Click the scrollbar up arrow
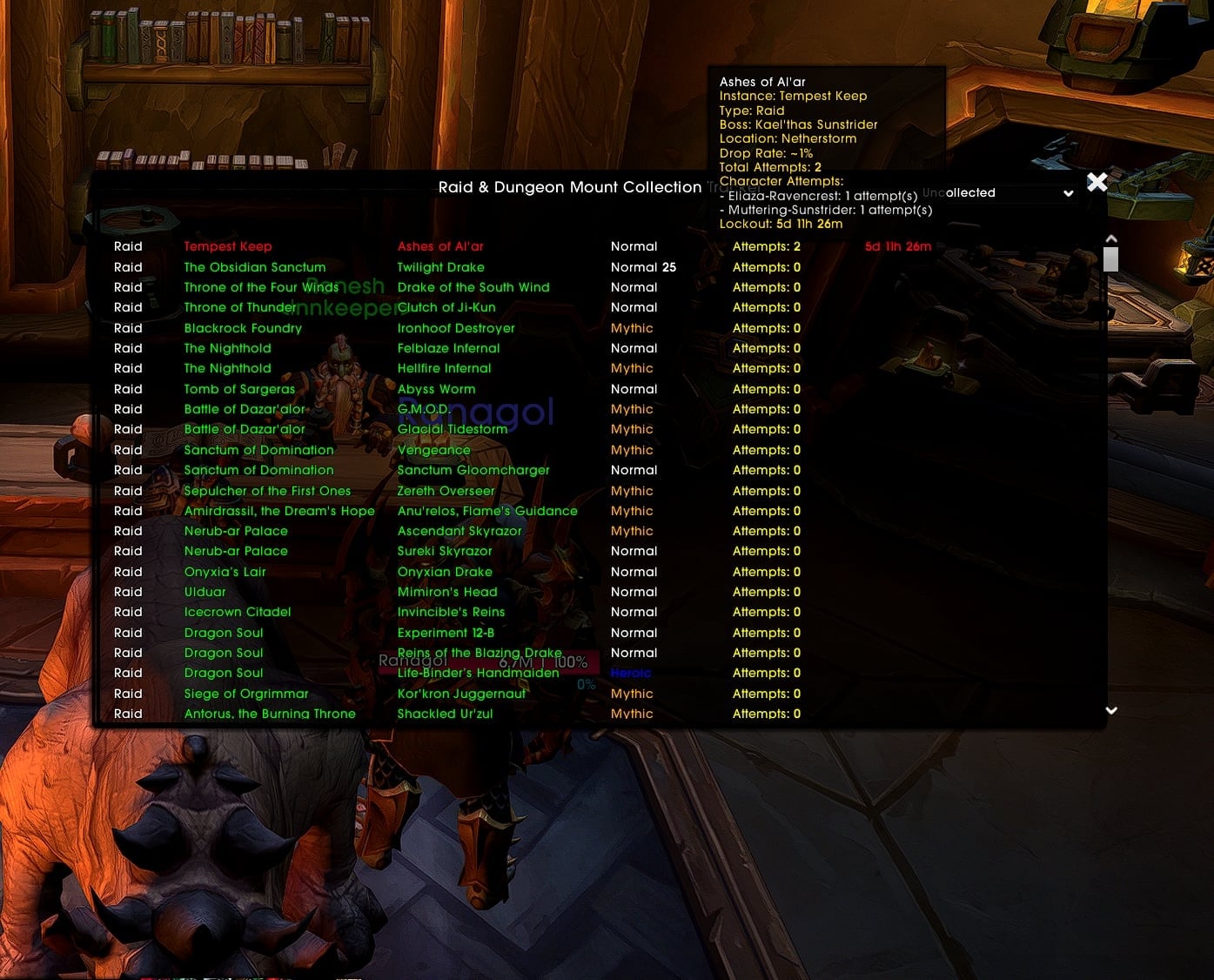Screen dimensions: 1214x980 (1110, 237)
